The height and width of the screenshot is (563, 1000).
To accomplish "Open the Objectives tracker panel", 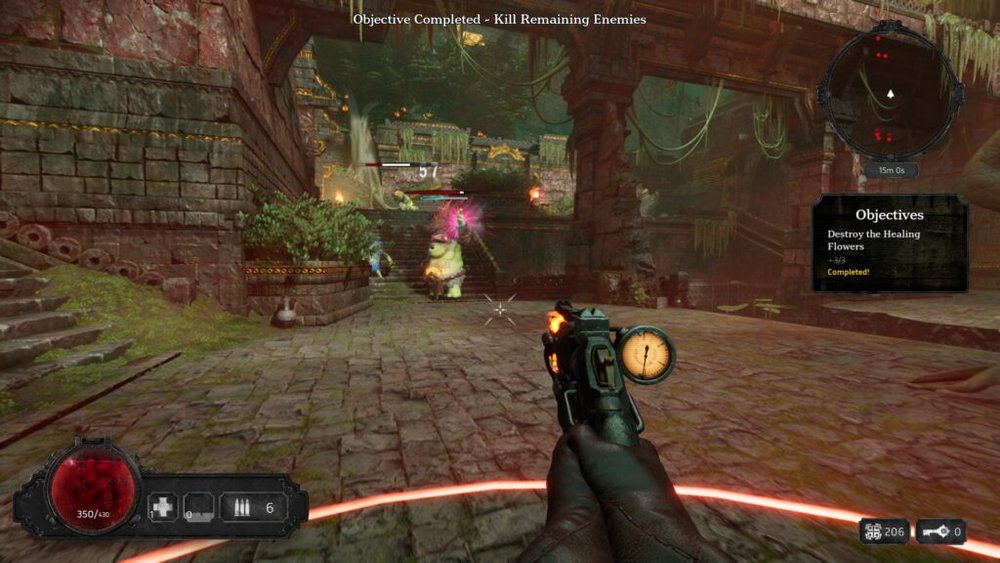I will click(889, 244).
